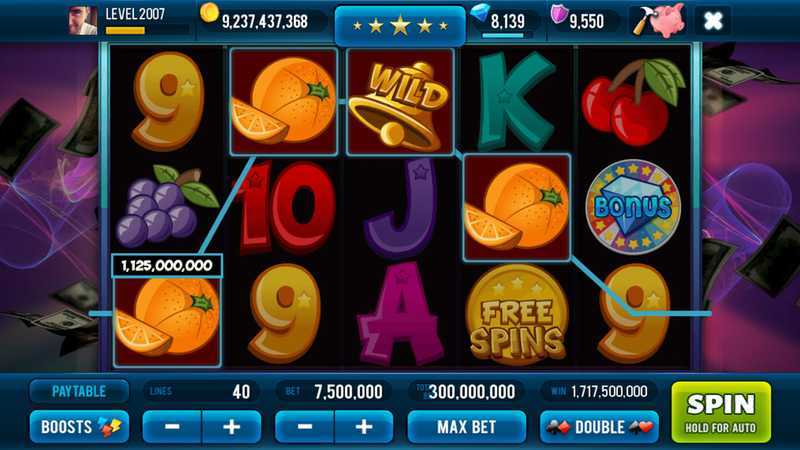
Task: Close the slot machine screen
Action: [712, 20]
